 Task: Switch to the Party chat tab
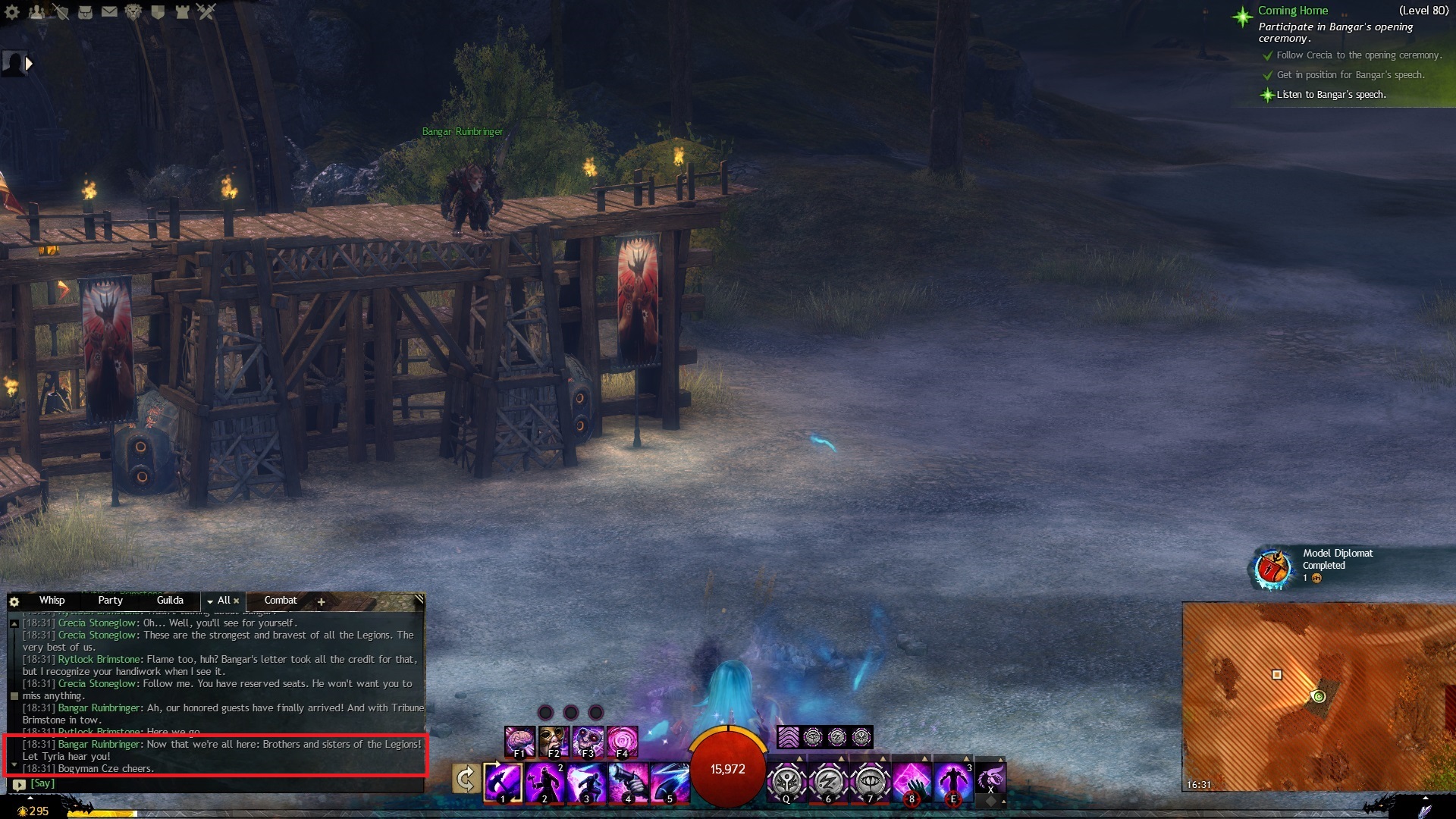pos(110,601)
